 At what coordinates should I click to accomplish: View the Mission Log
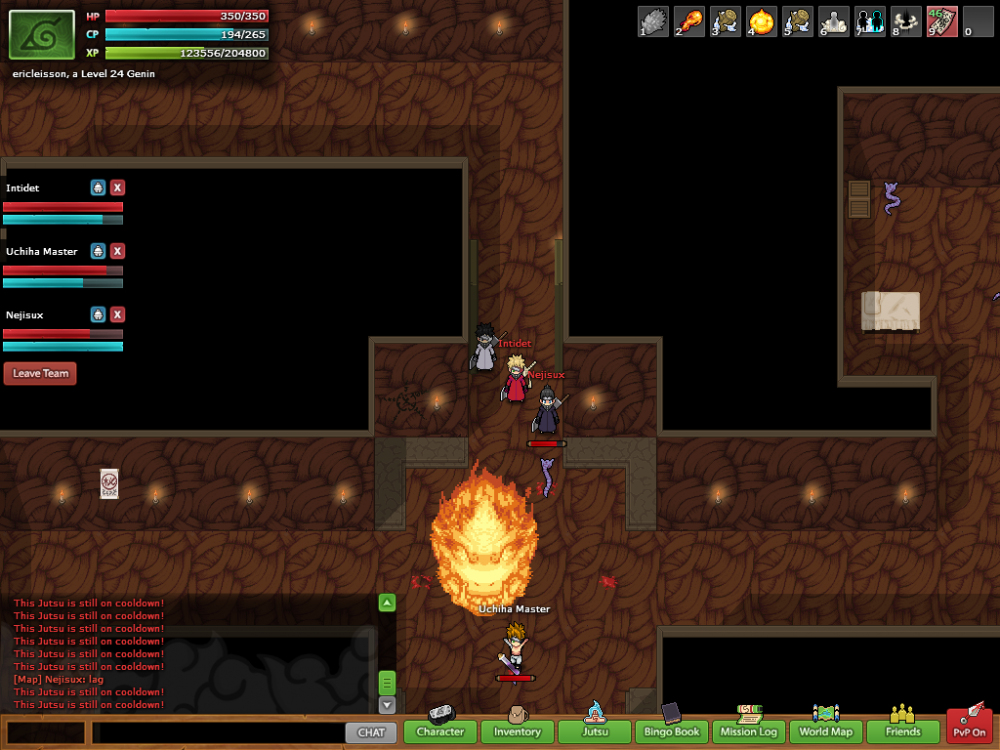pos(749,732)
